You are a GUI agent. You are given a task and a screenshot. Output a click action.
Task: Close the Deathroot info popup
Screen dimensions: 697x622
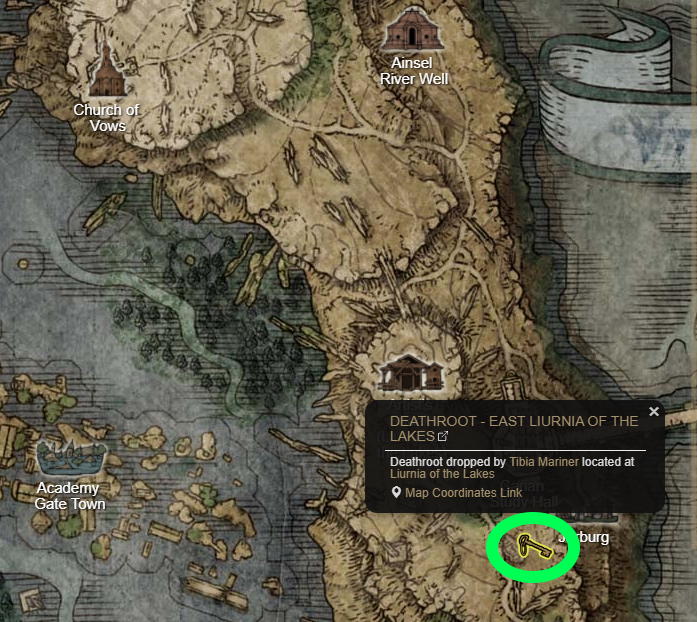coord(654,411)
